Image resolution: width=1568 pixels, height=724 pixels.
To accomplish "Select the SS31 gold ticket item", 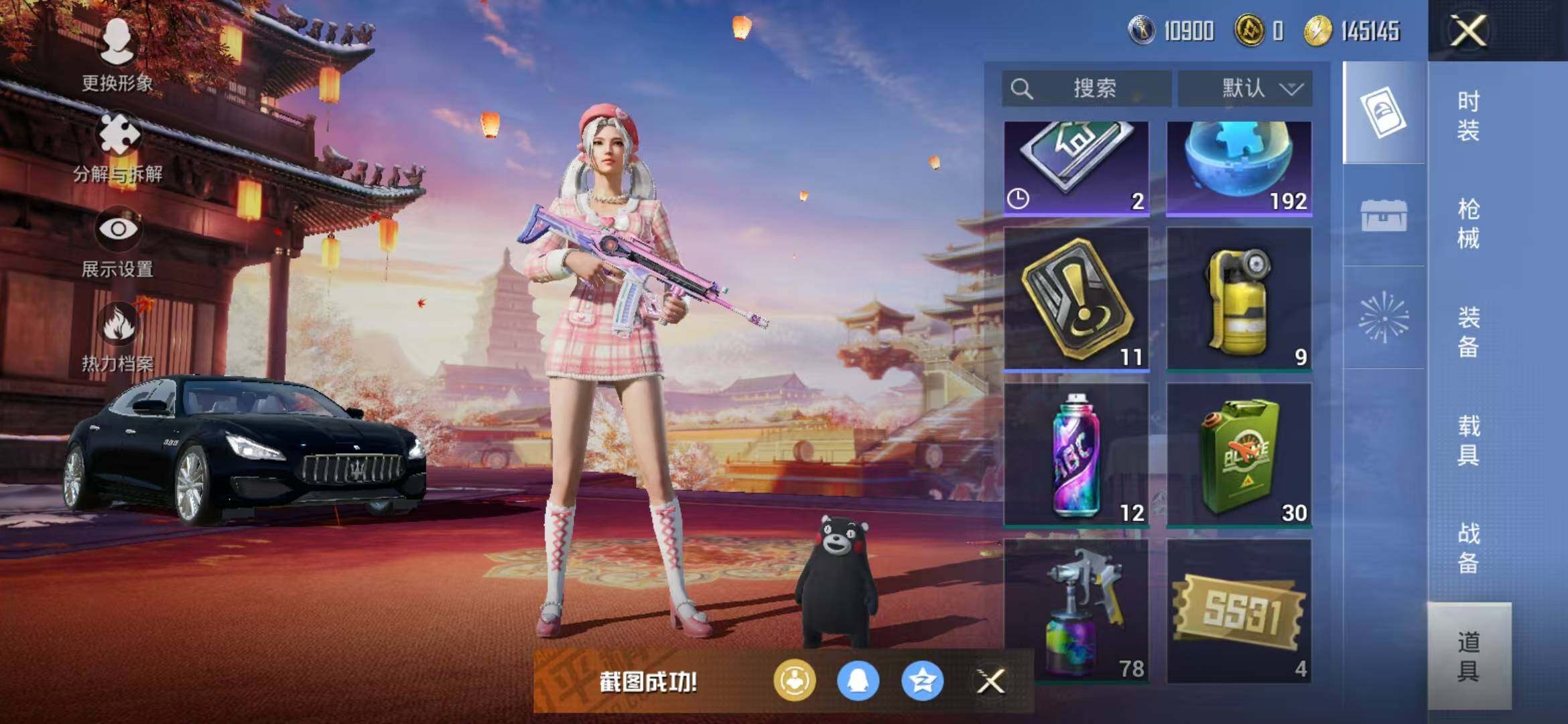I will (1239, 611).
